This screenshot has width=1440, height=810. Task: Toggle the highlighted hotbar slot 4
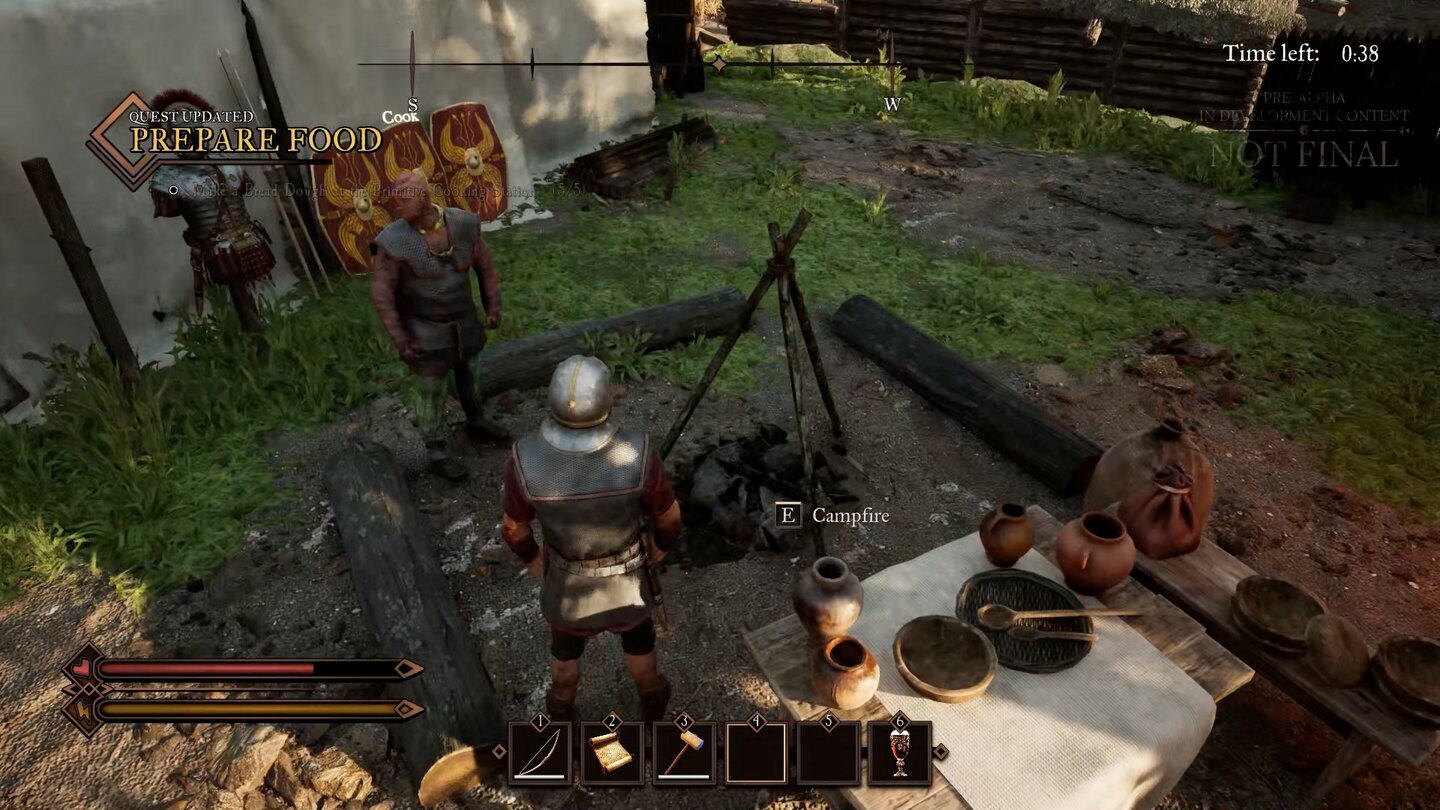click(755, 752)
